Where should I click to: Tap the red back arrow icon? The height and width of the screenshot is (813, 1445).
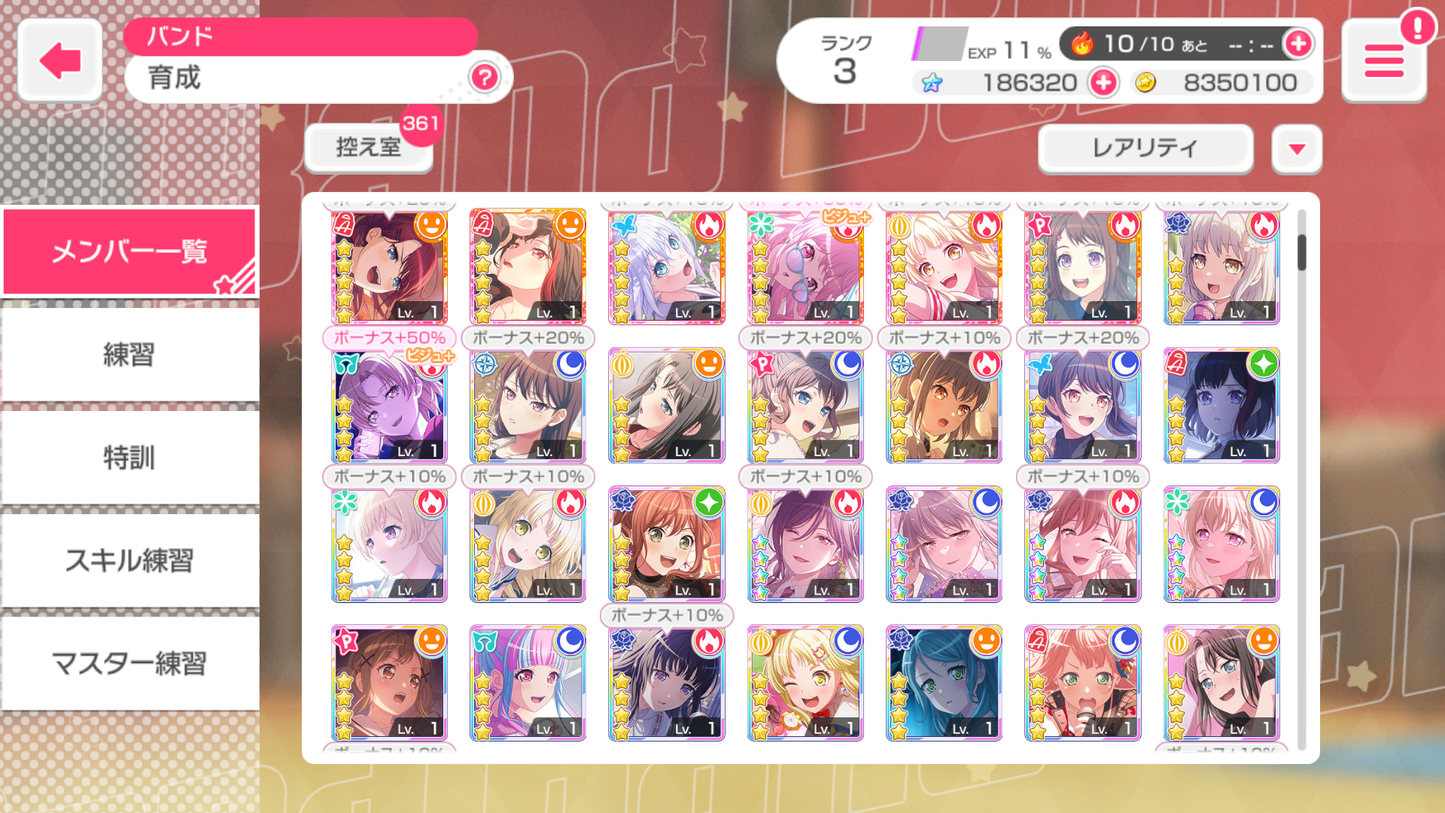[x=59, y=60]
